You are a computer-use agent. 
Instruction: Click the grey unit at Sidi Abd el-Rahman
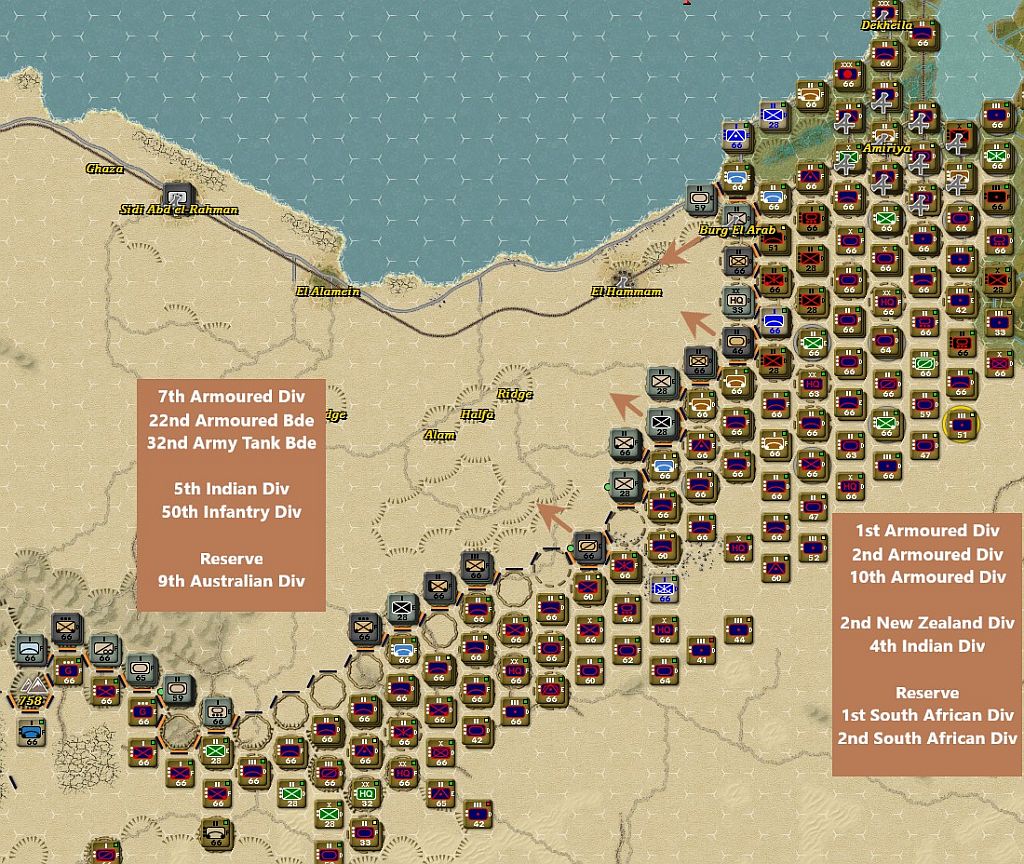[178, 195]
